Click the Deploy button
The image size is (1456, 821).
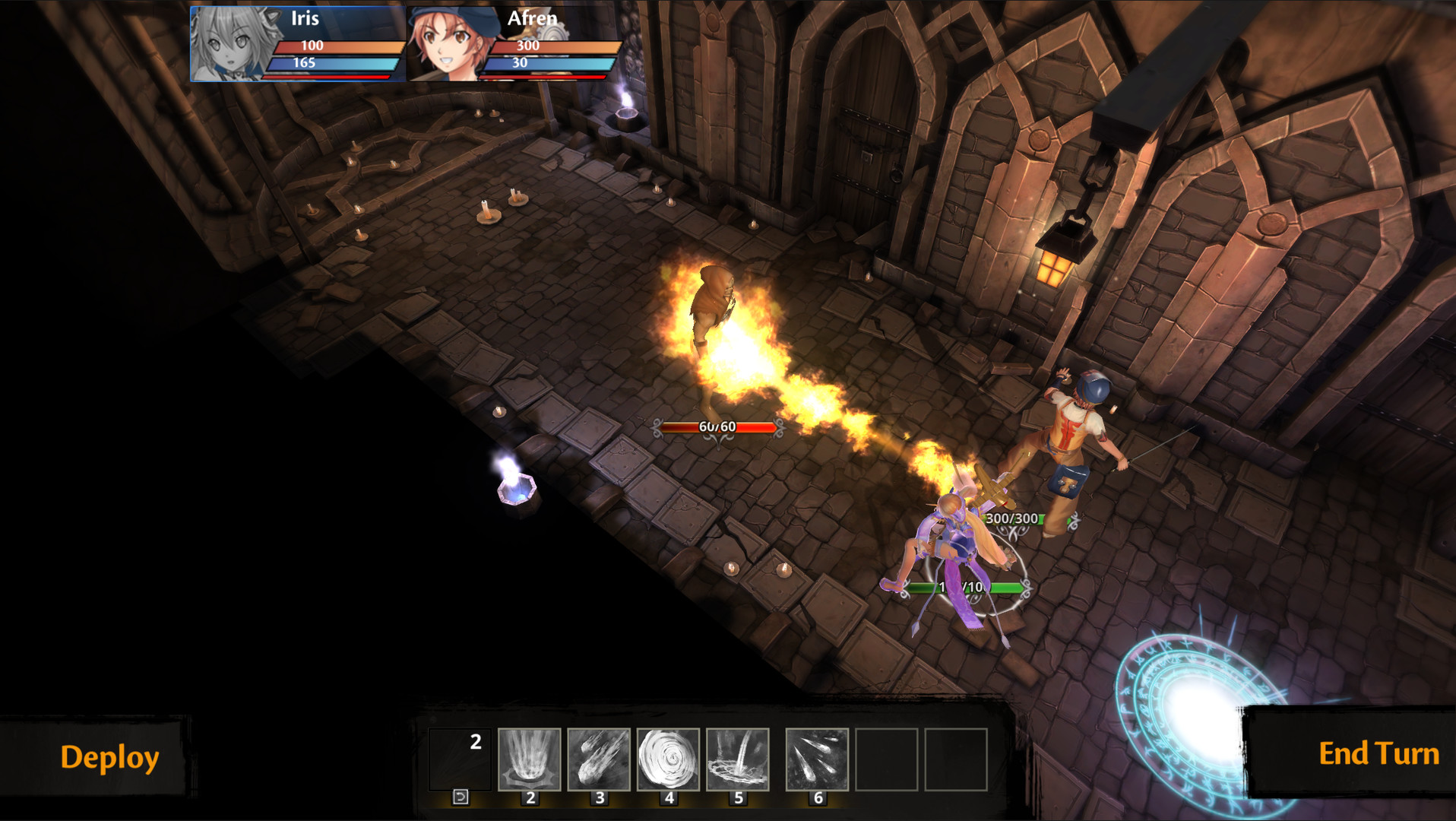[109, 757]
